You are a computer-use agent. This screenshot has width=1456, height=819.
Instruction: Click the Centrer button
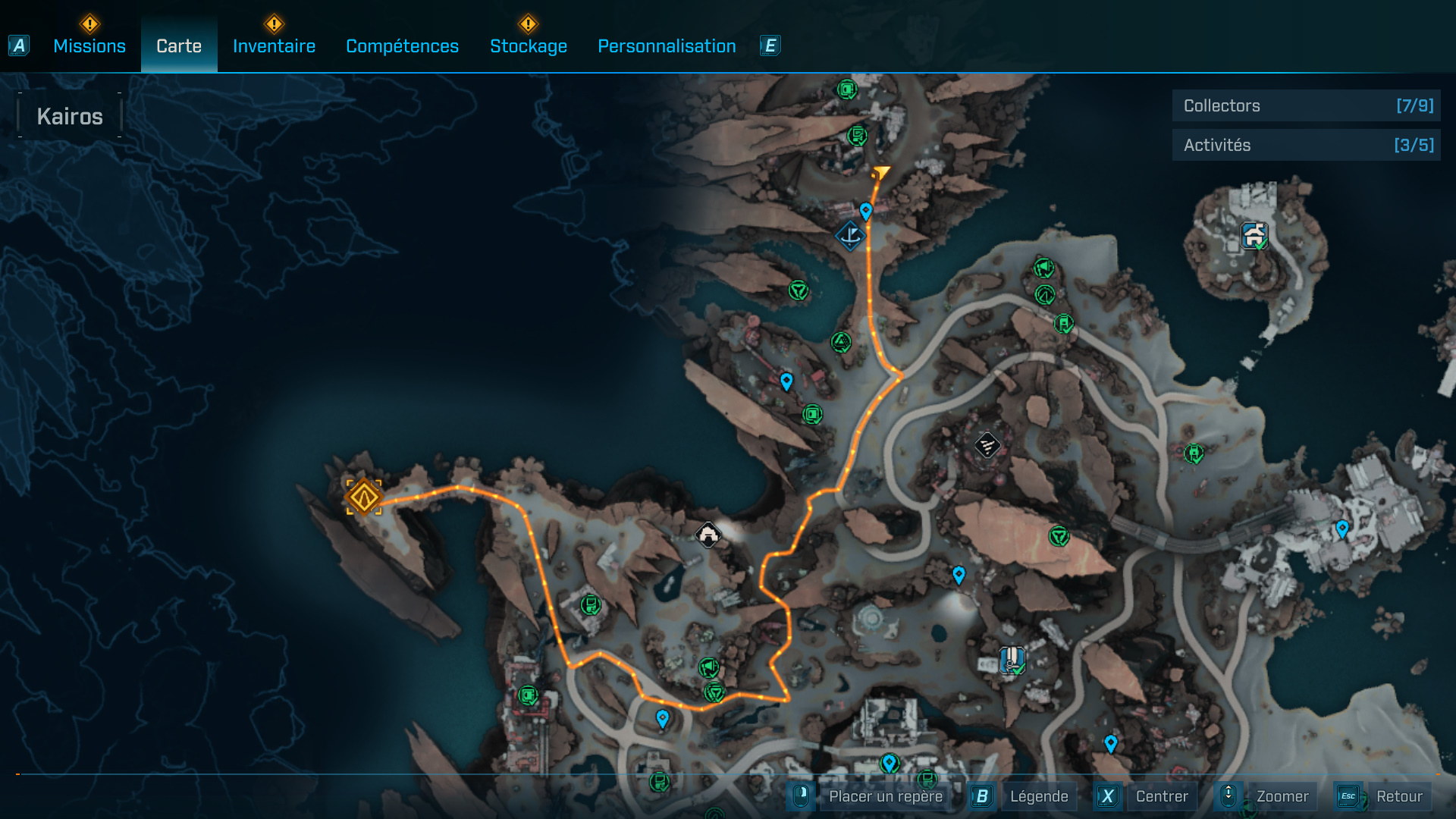pyautogui.click(x=1161, y=796)
